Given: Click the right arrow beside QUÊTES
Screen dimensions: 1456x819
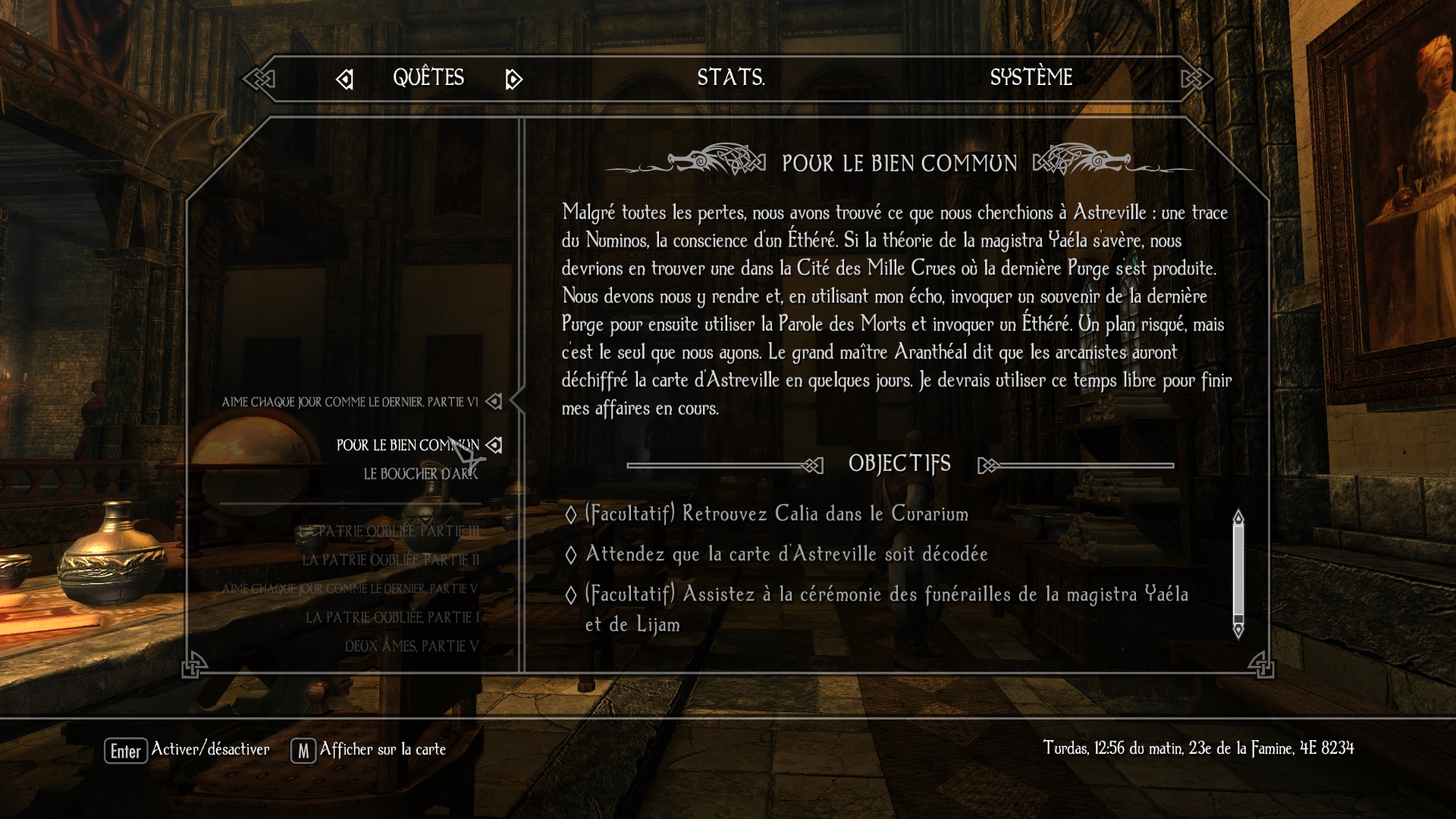Looking at the screenshot, I should [513, 79].
